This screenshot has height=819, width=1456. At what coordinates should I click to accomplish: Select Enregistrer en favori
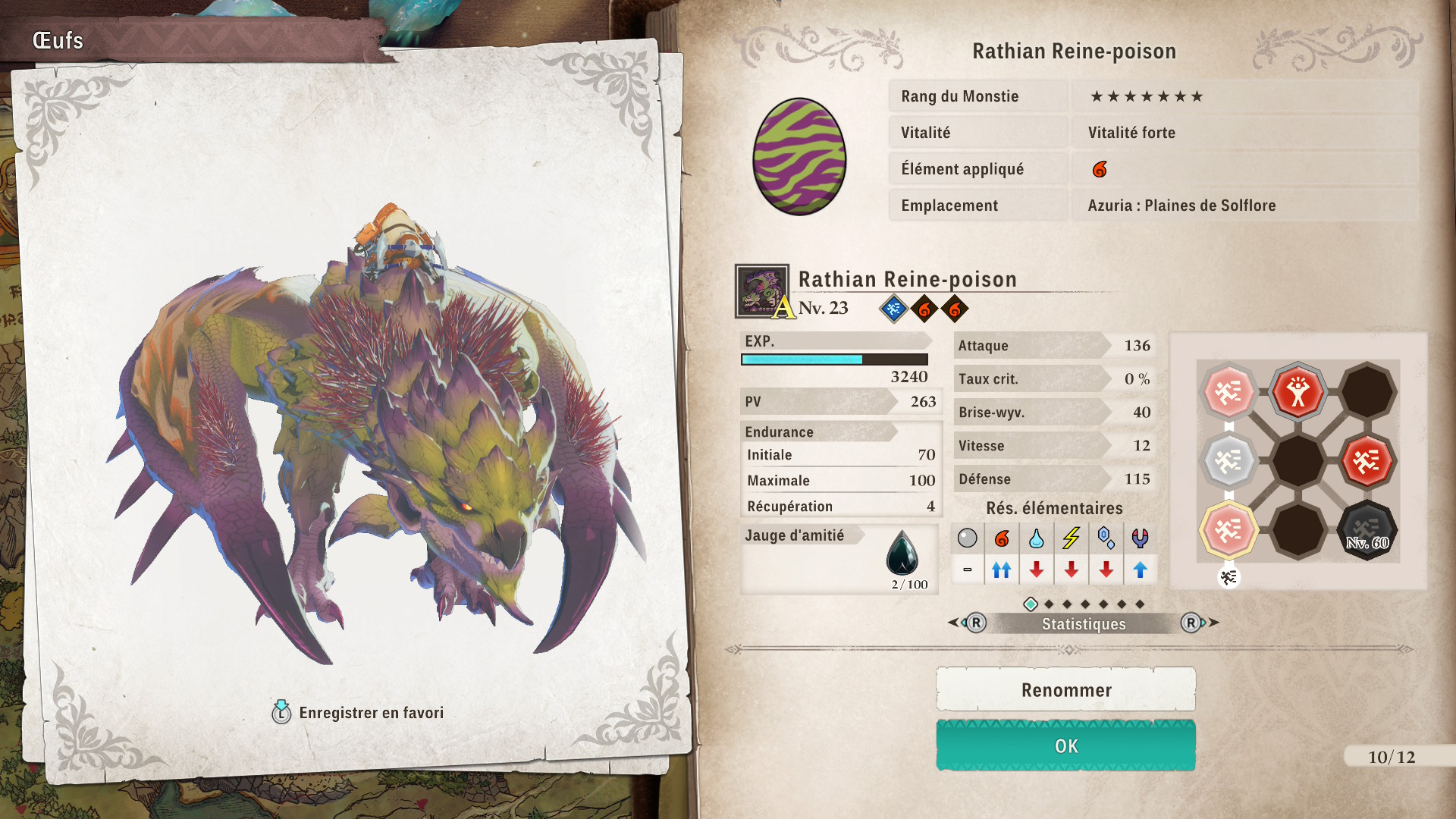[358, 713]
